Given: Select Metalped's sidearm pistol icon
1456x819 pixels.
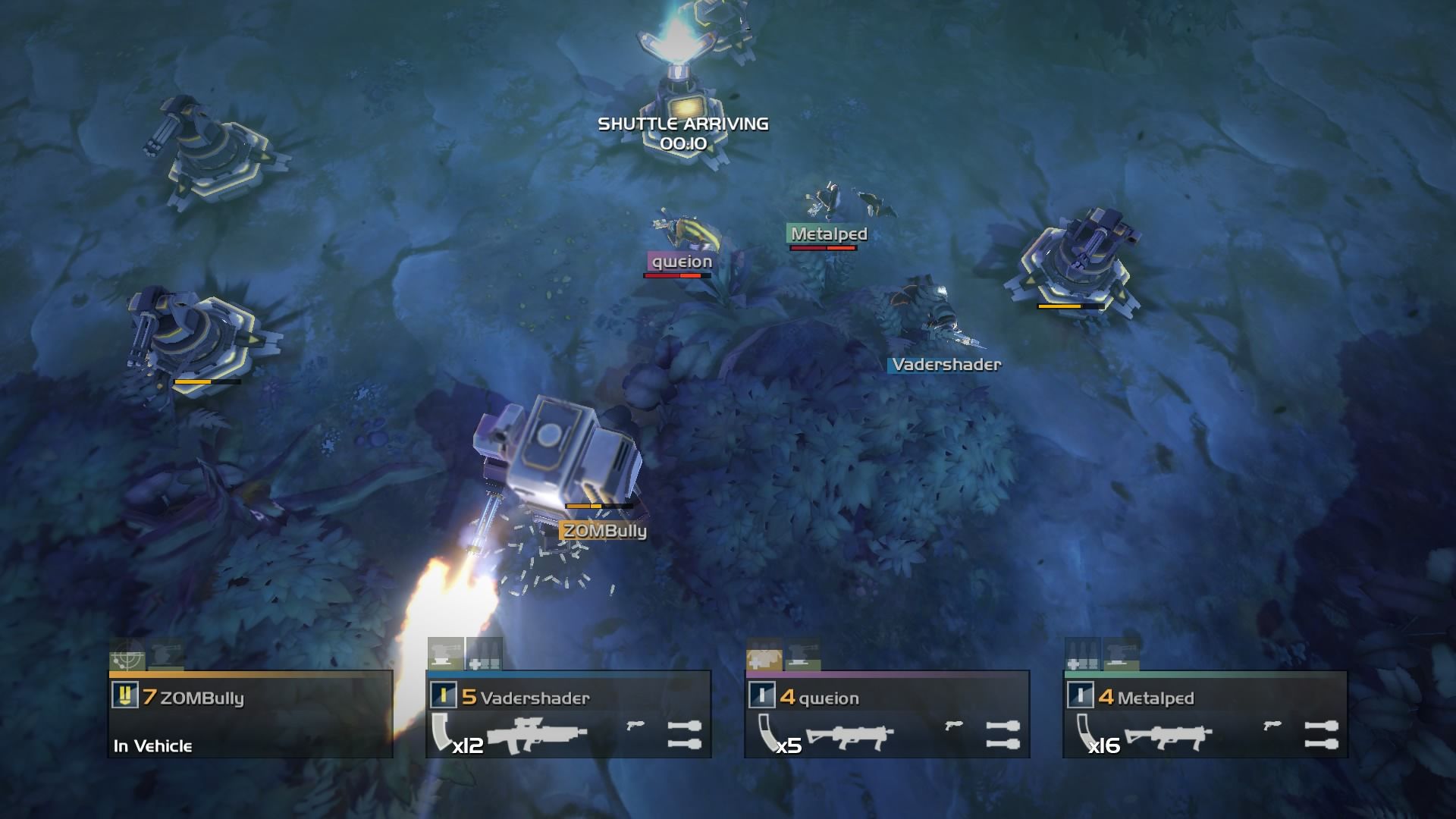Looking at the screenshot, I should point(1272,726).
